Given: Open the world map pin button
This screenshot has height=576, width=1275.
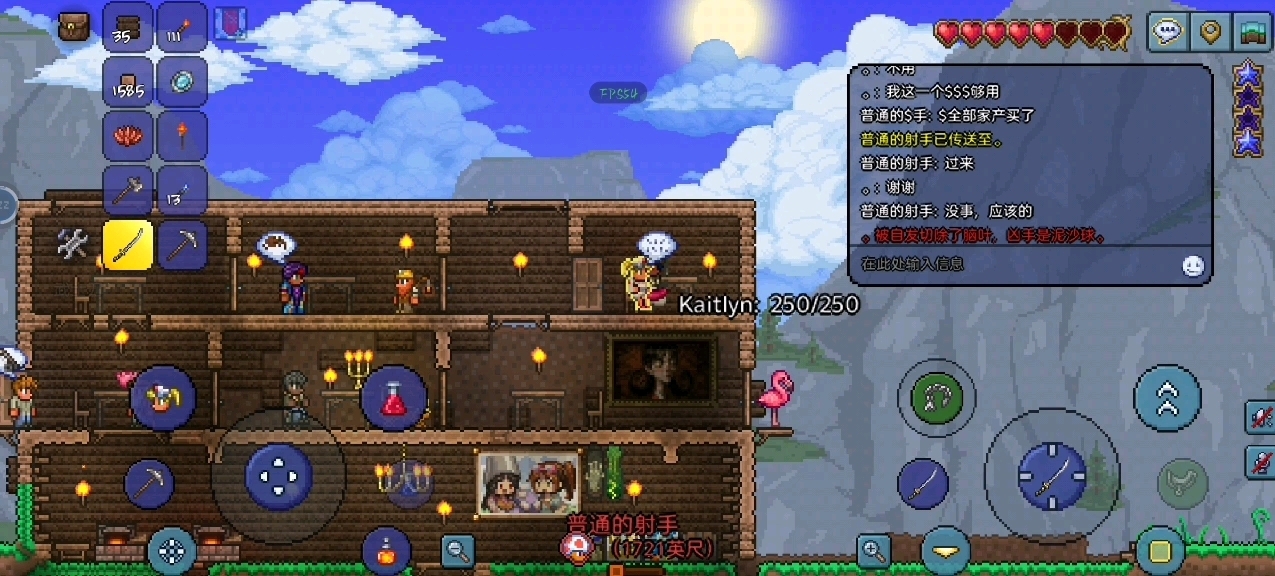Looking at the screenshot, I should (x=1209, y=32).
